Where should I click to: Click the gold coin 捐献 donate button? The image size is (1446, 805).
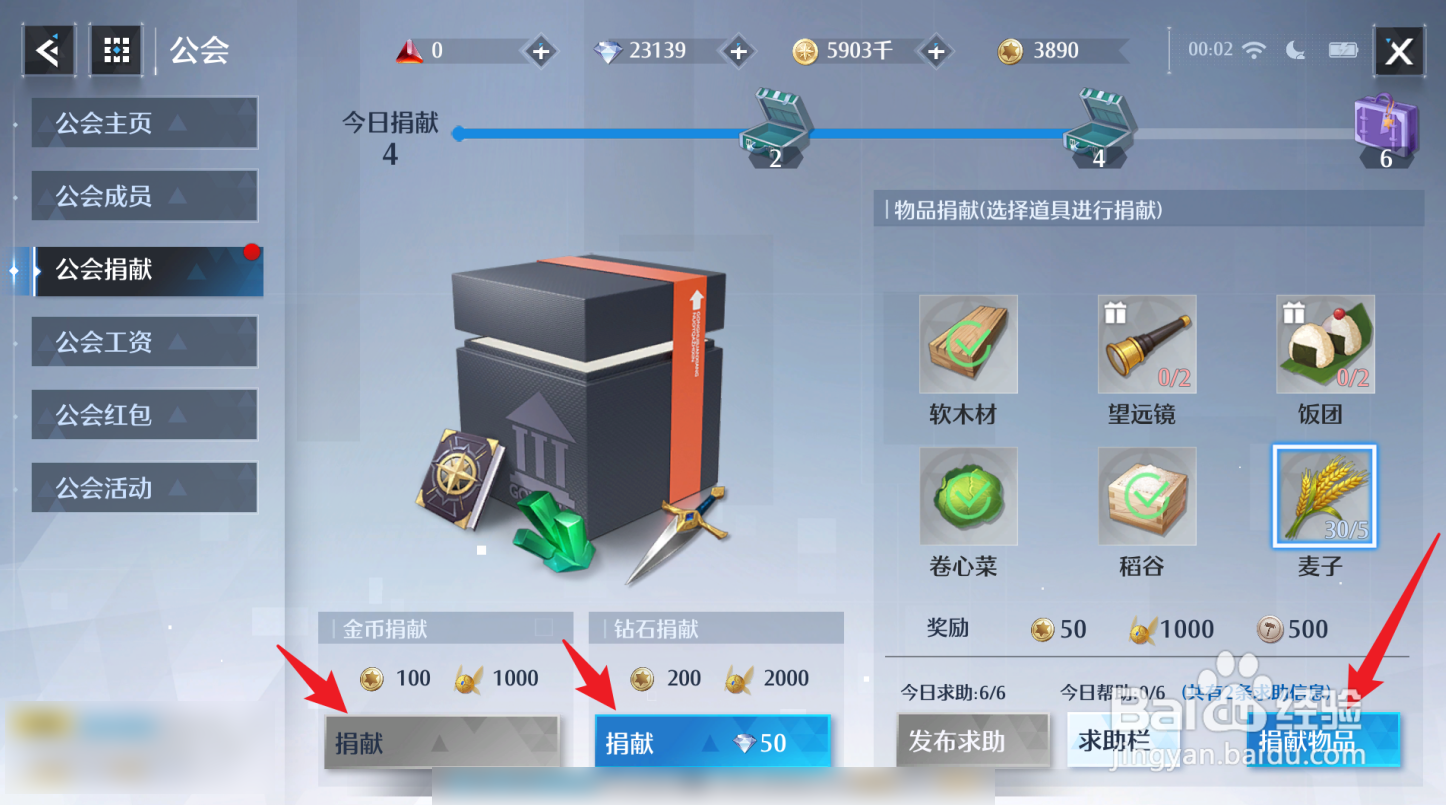coord(443,740)
